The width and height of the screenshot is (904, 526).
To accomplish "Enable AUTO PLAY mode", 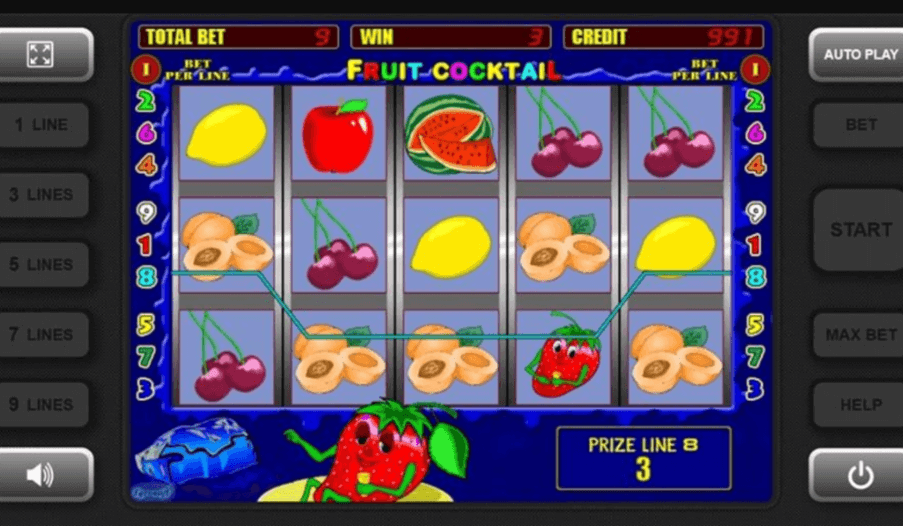I will pos(859,54).
